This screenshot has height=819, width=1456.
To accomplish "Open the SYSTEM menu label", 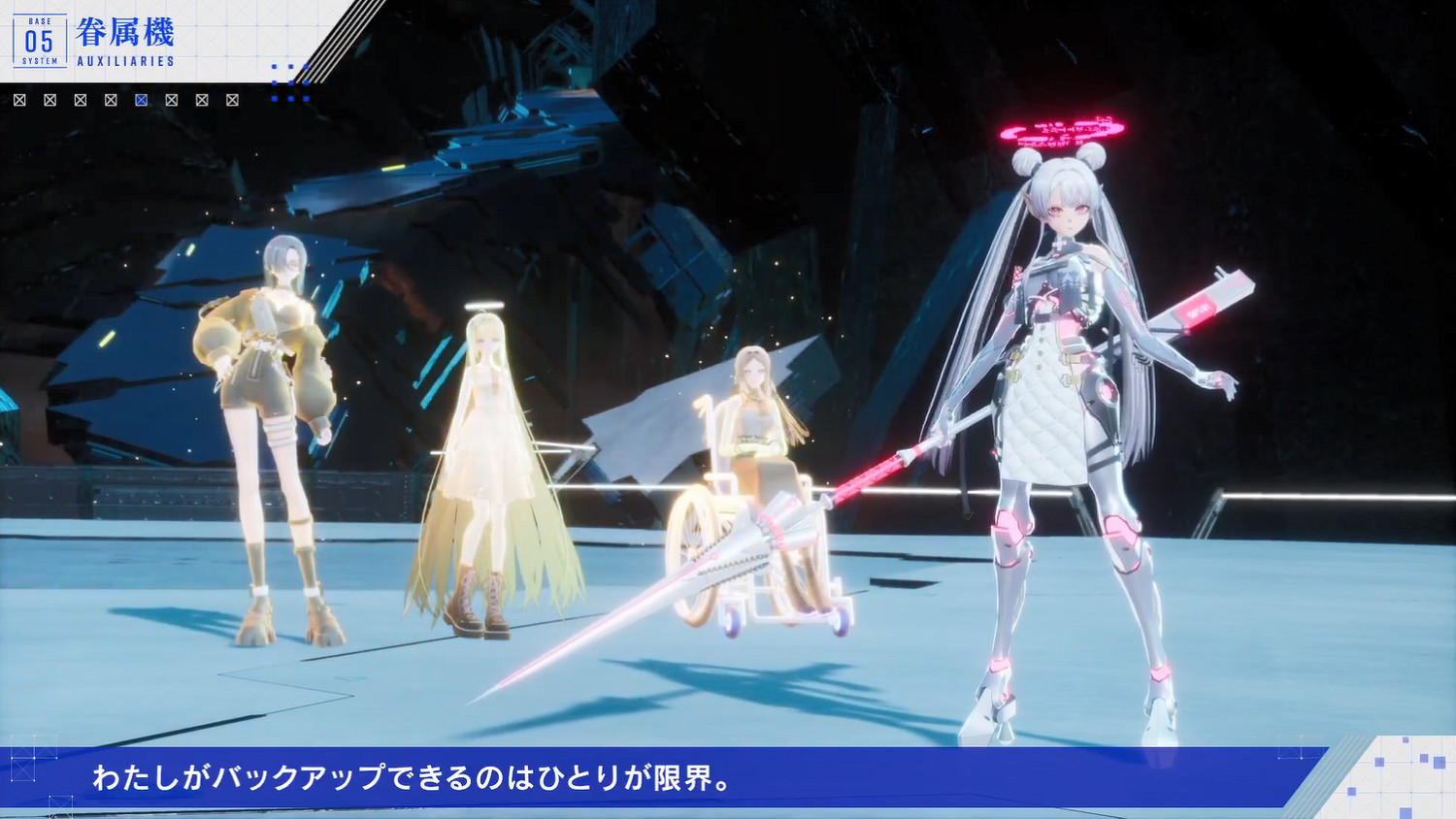I will pos(39,60).
